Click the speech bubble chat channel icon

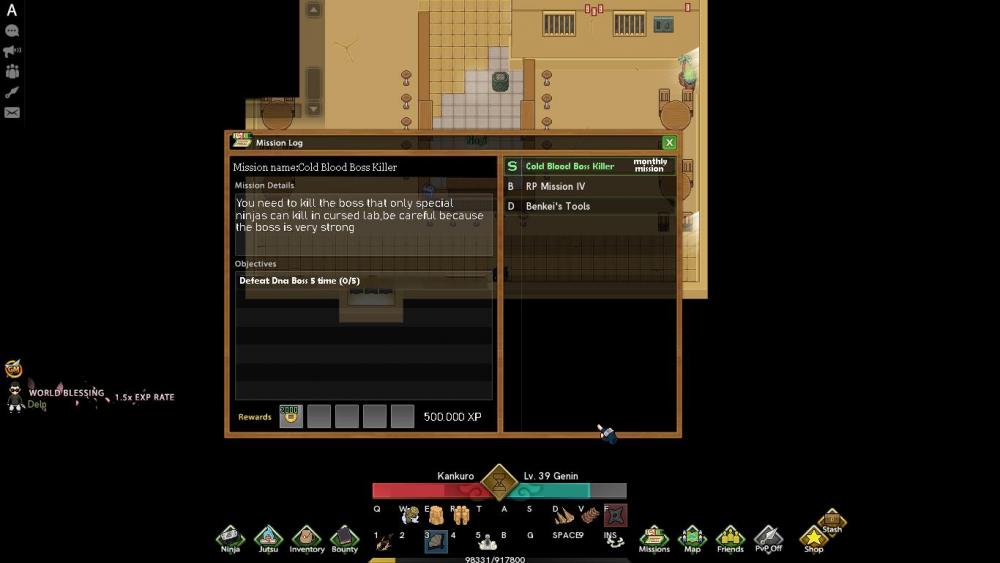click(12, 31)
